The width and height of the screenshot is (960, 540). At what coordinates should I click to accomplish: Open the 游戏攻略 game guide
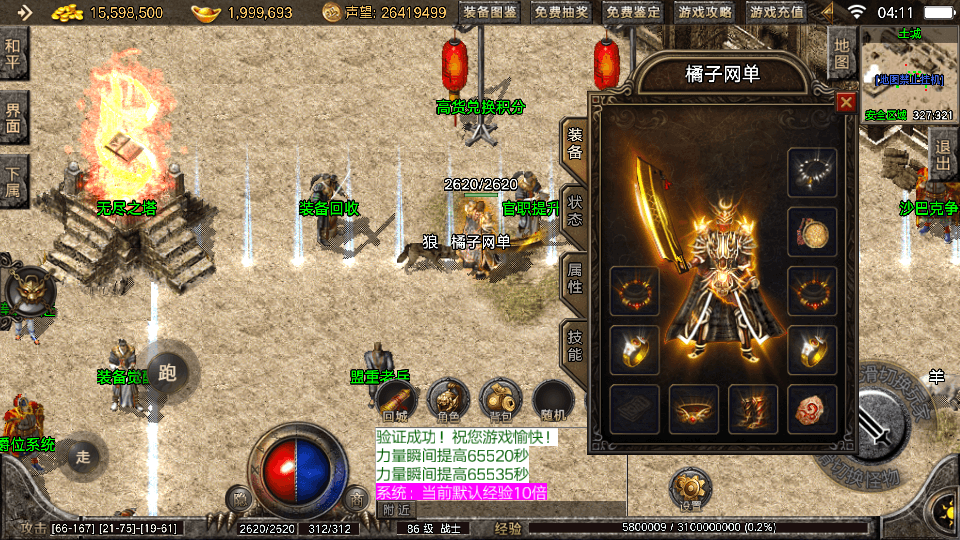click(705, 13)
